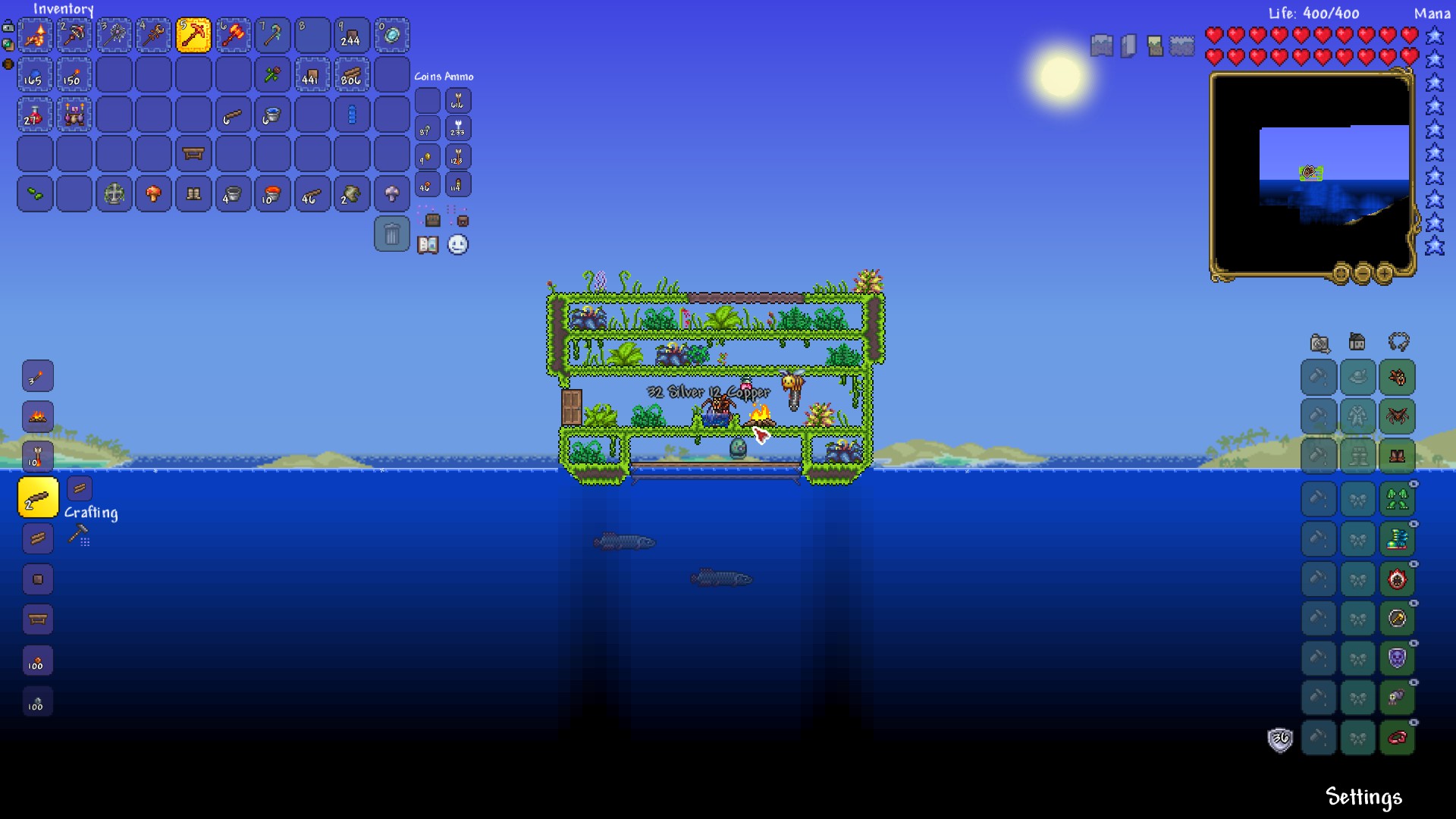The height and width of the screenshot is (819, 1456).
Task: Select the housing query magnifier icon
Action: (x=1320, y=344)
